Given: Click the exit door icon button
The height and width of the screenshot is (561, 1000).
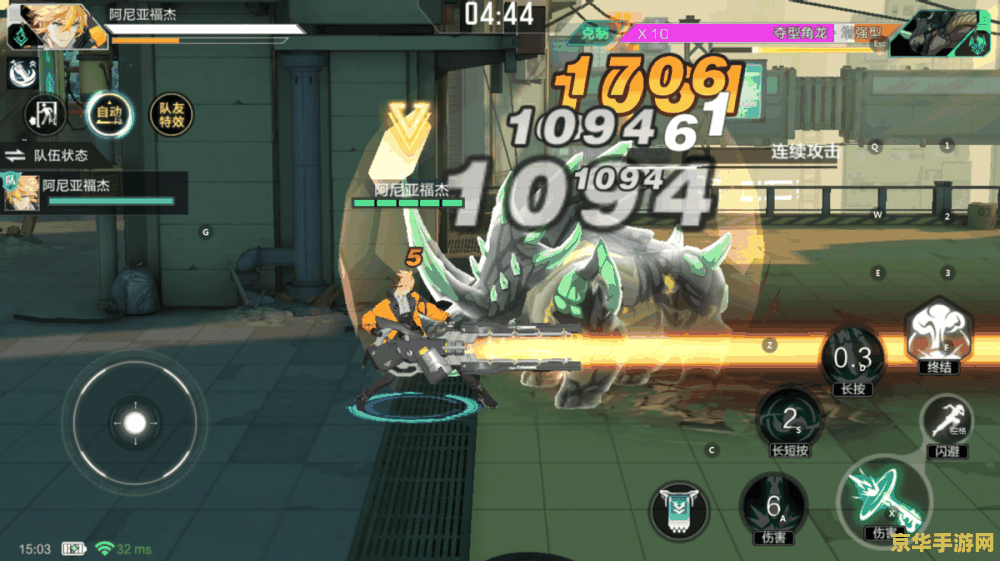Looking at the screenshot, I should [x=45, y=115].
